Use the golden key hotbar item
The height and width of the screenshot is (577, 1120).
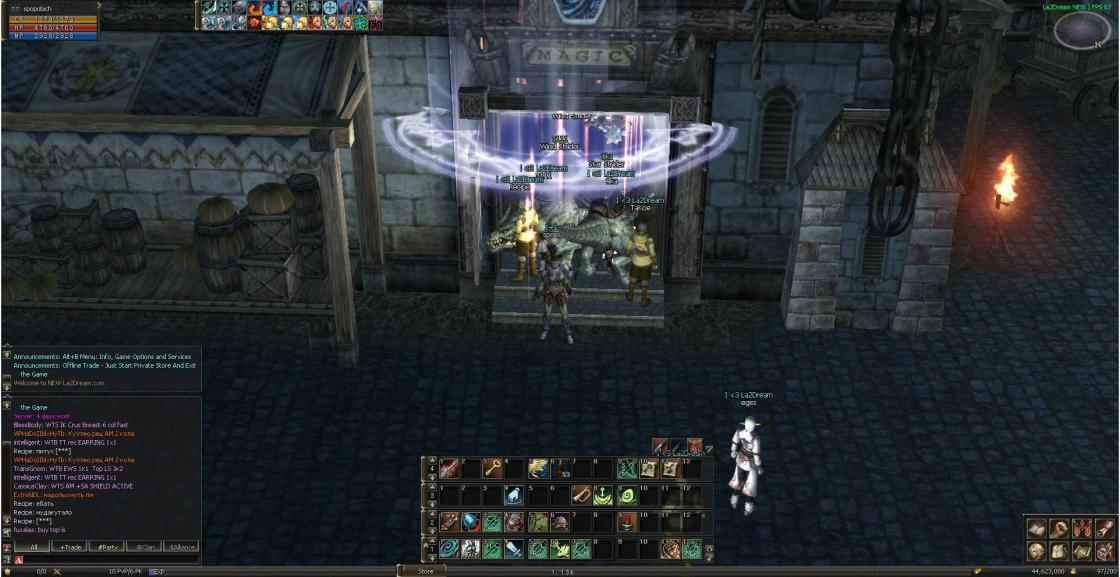pyautogui.click(x=492, y=468)
